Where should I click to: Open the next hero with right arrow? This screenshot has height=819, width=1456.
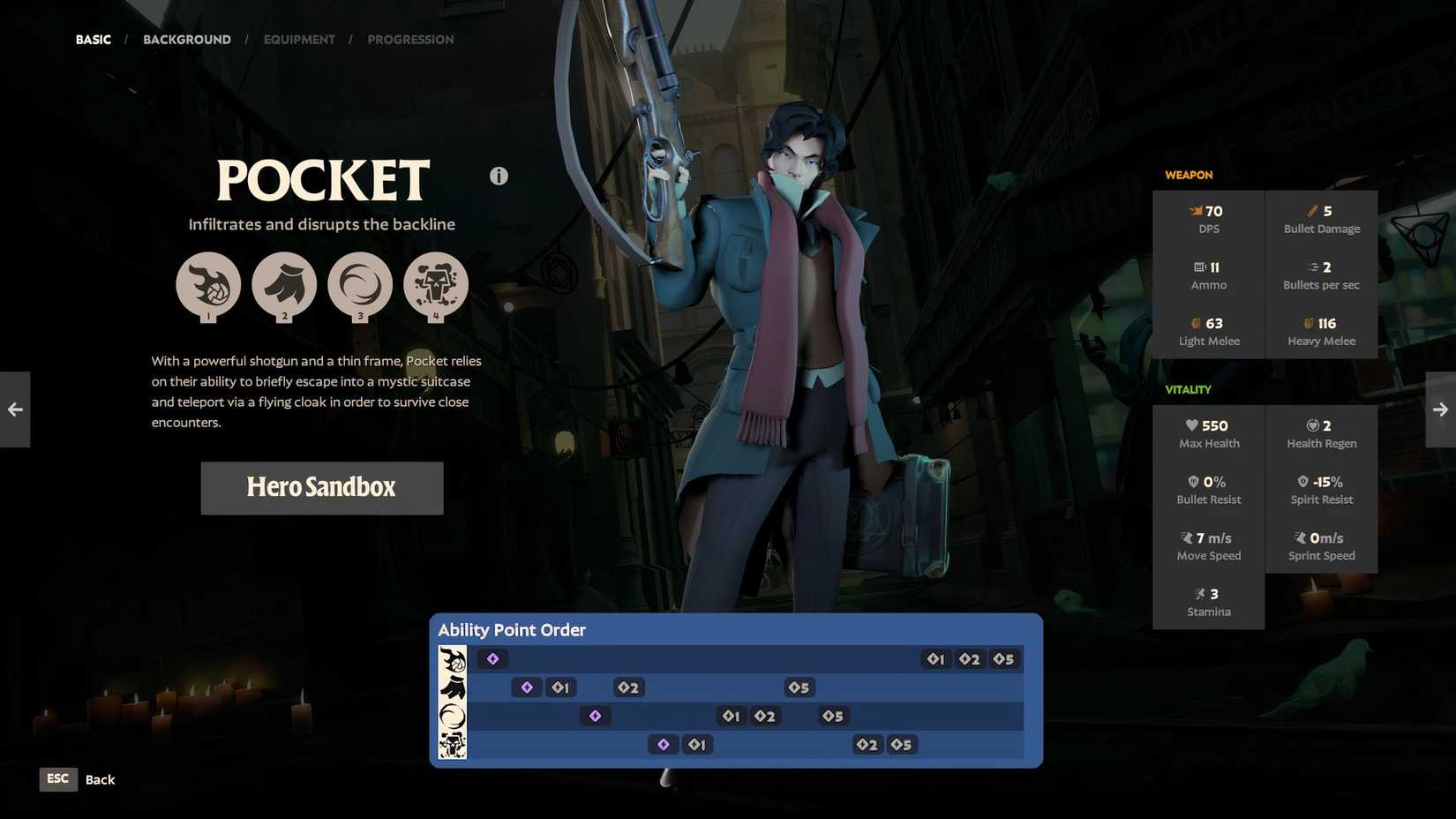pos(1441,409)
